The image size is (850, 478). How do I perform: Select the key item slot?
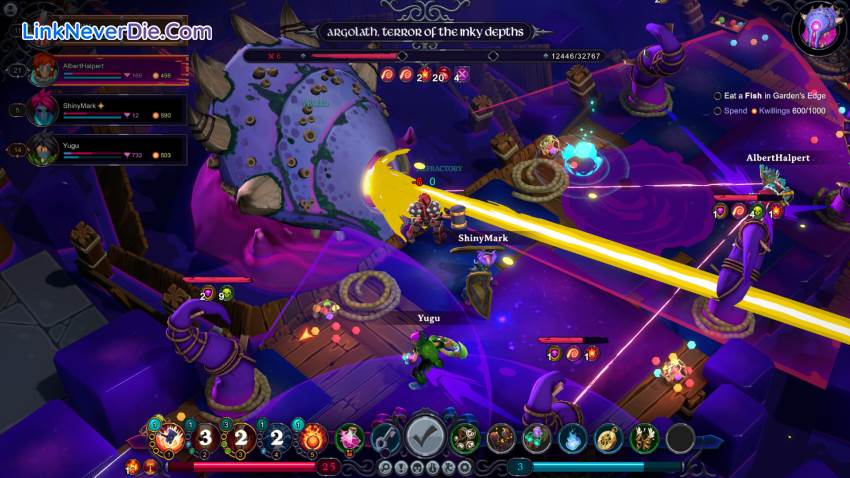click(386, 437)
